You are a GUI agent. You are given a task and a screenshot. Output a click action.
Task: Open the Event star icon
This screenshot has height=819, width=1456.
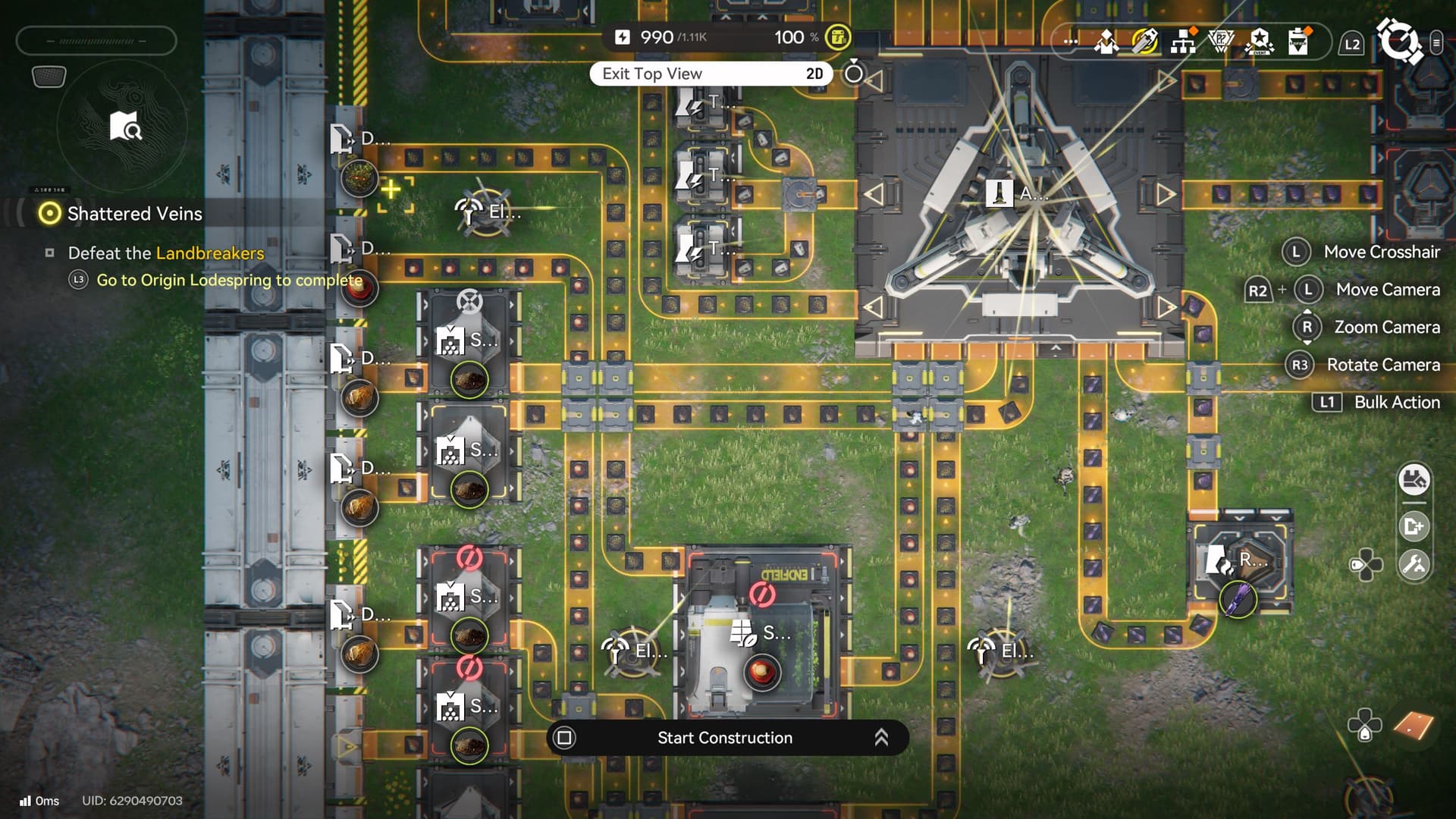tap(1260, 41)
